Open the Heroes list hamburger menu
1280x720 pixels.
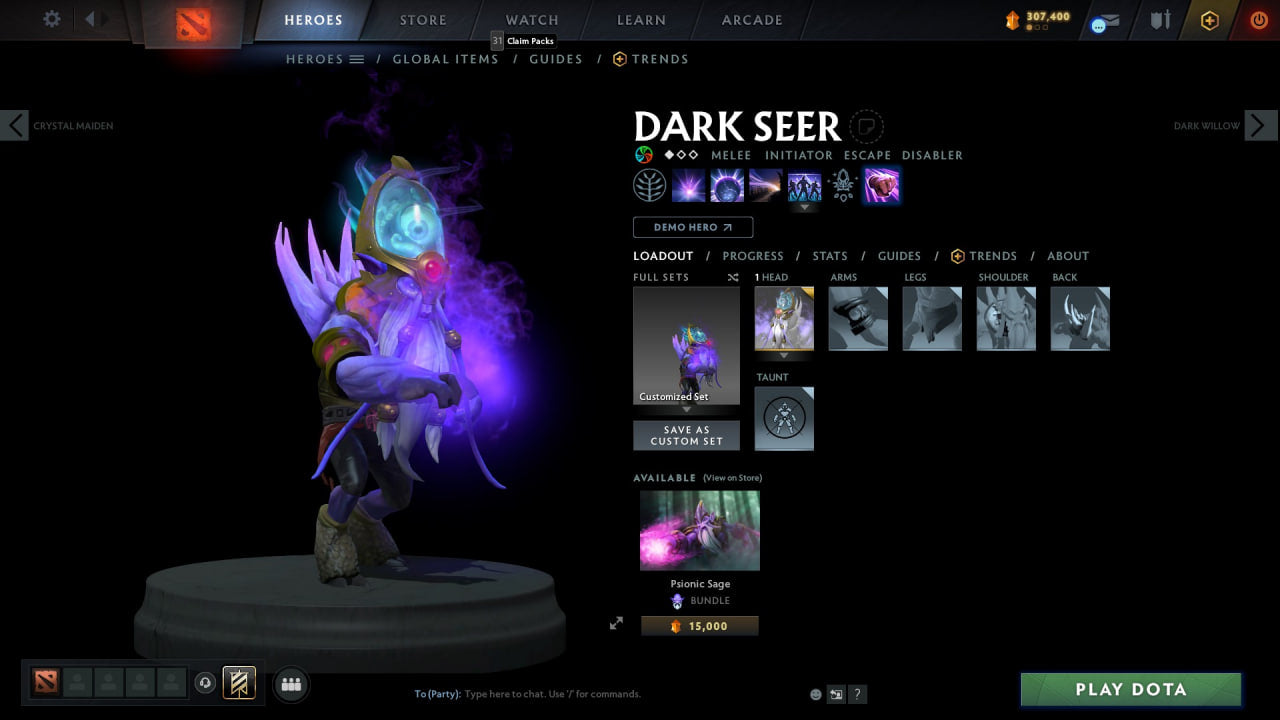[357, 58]
